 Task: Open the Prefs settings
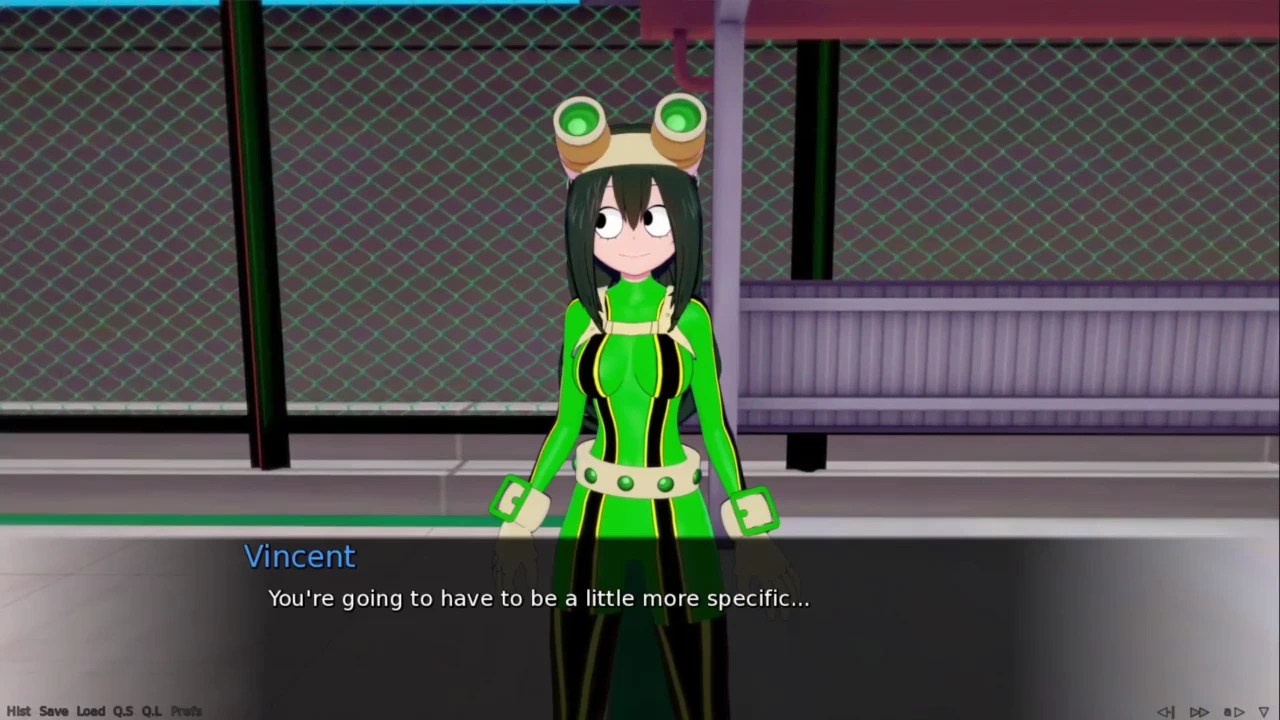tap(186, 711)
